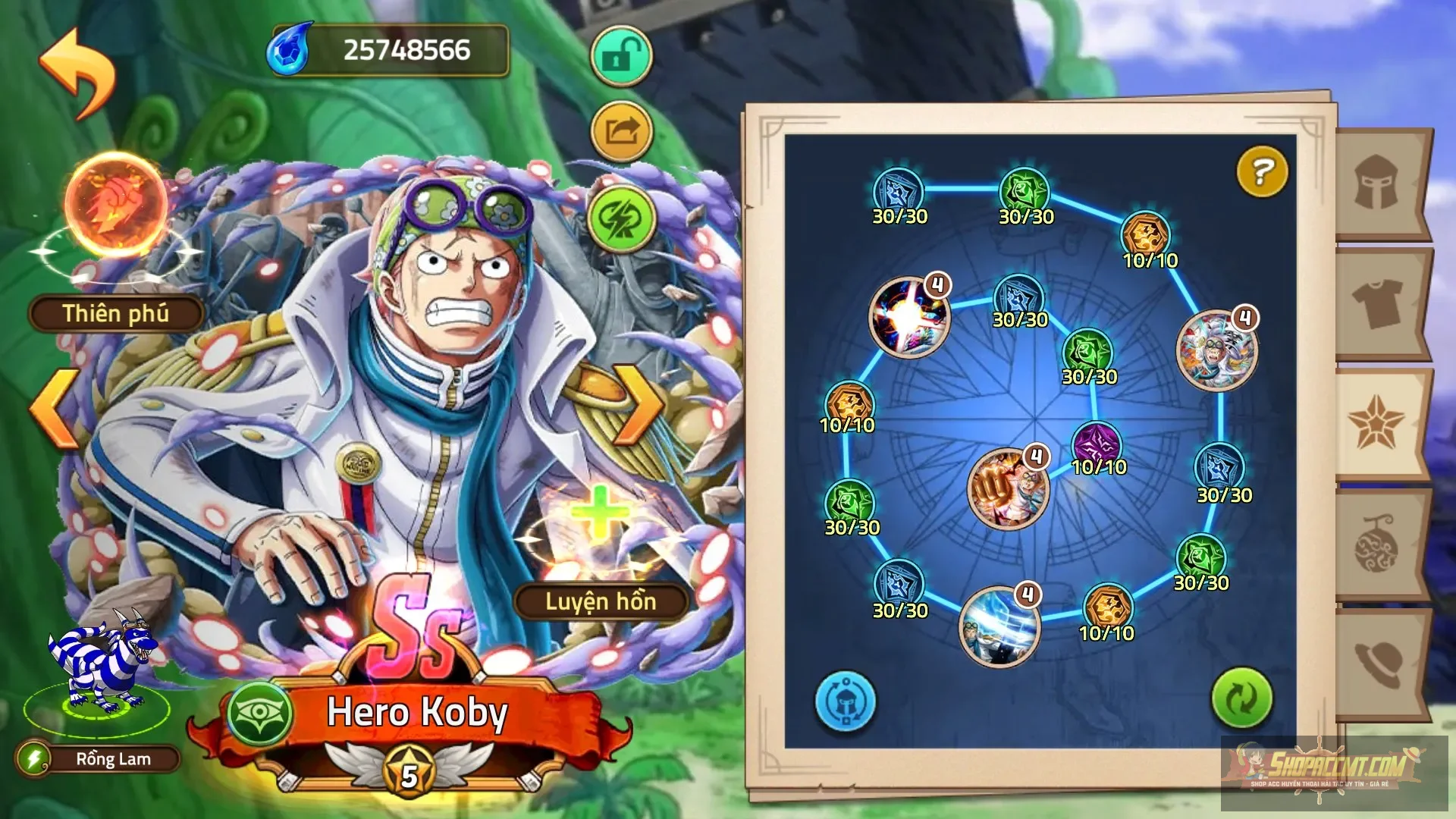The image size is (1456, 819).
Task: Click the blue helmet reset button
Action: click(845, 701)
